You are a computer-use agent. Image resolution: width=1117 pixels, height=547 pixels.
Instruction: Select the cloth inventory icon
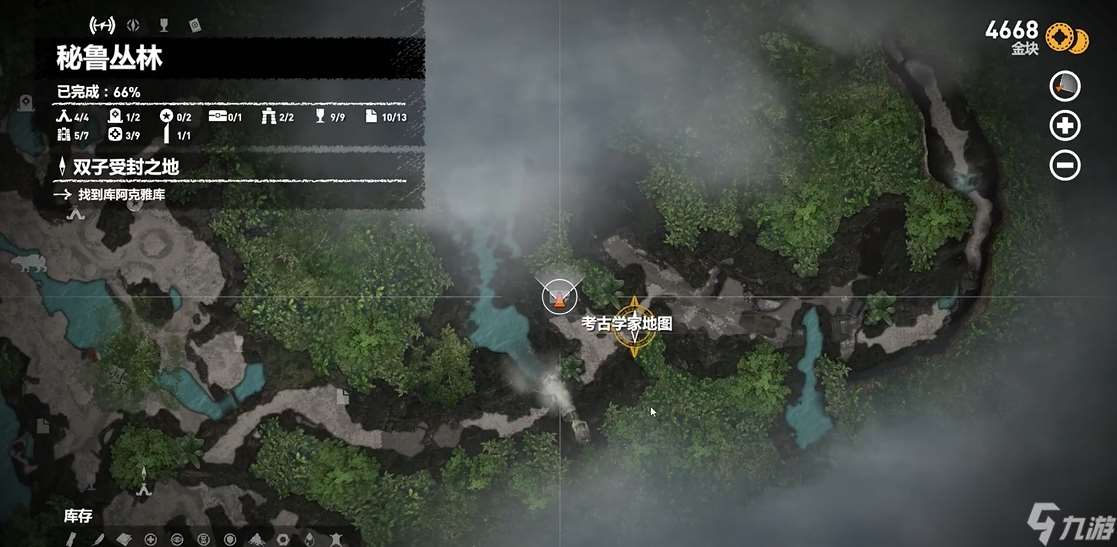[x=123, y=539]
